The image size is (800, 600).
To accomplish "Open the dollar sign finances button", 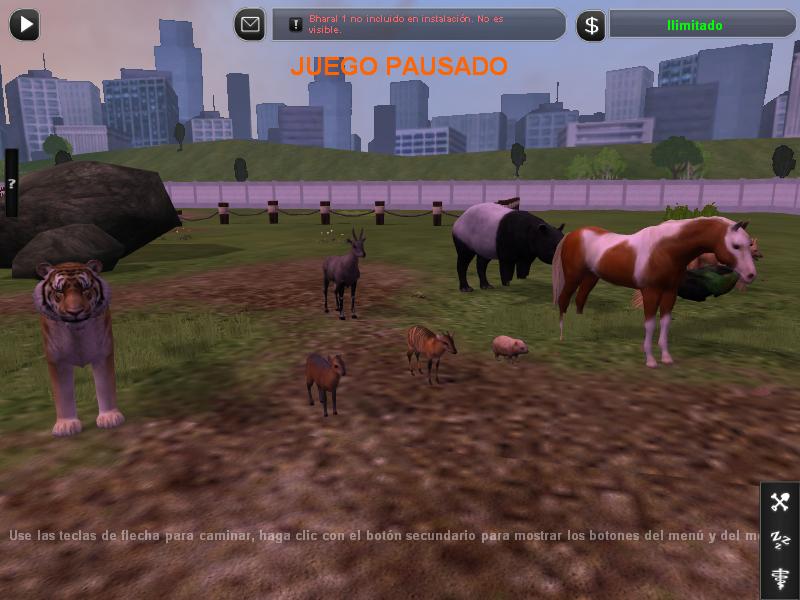I will (x=591, y=25).
